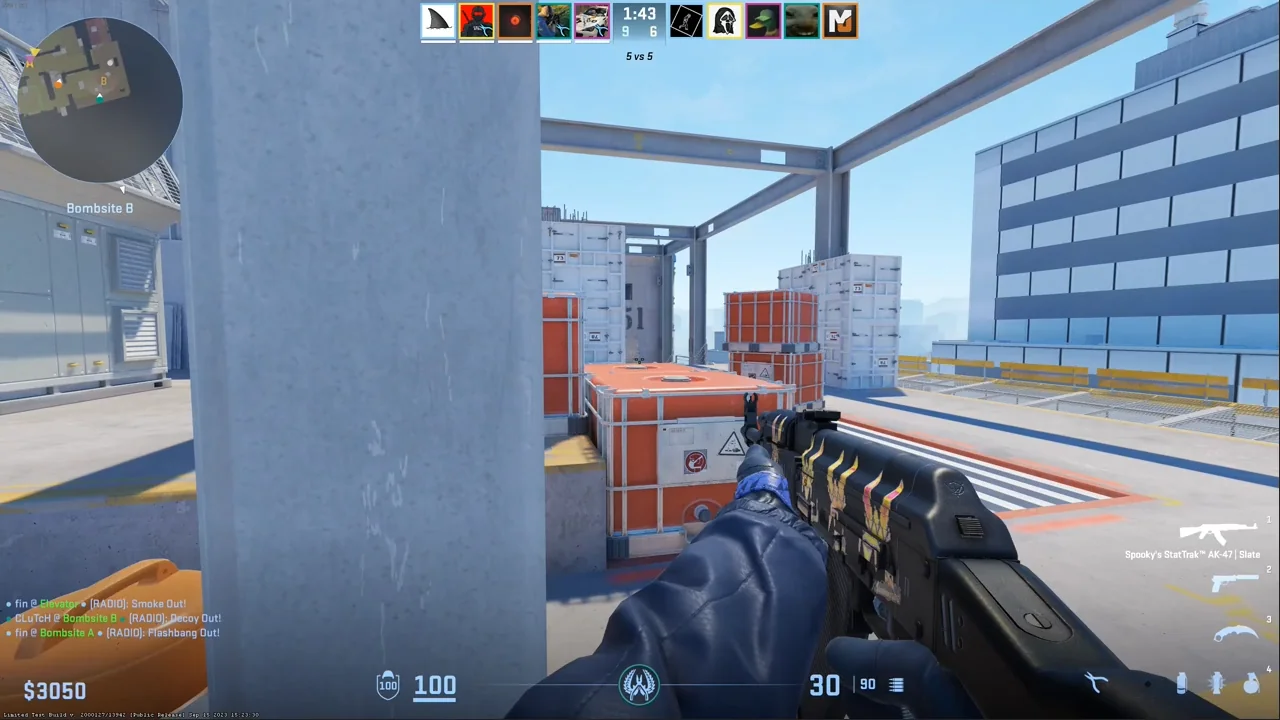Click the Ghostface player avatar on scoreboard
Image resolution: width=1280 pixels, height=720 pixels.
(x=723, y=20)
